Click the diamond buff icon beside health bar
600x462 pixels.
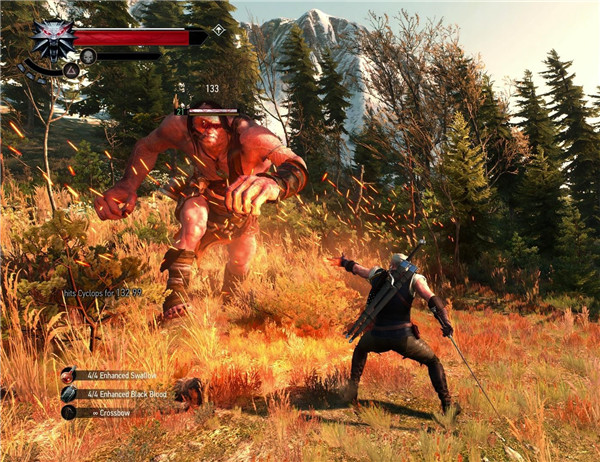tap(218, 30)
